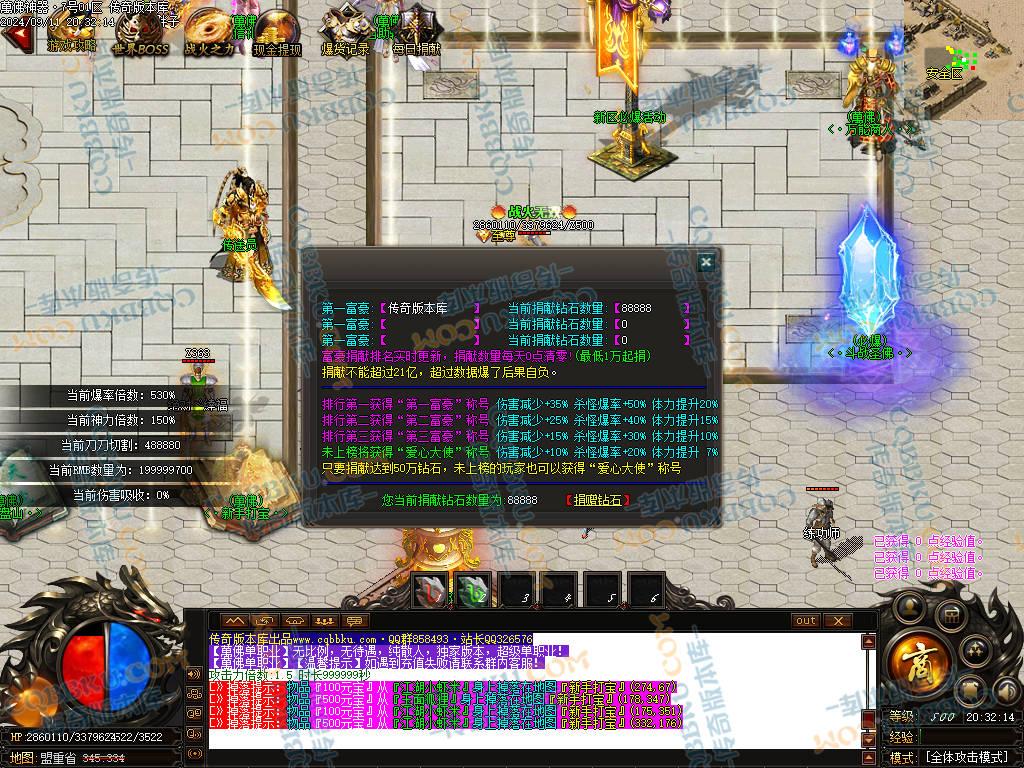The image size is (1024, 768).
Task: Open the 现金提现 cash withdrawal icon
Action: point(277,32)
